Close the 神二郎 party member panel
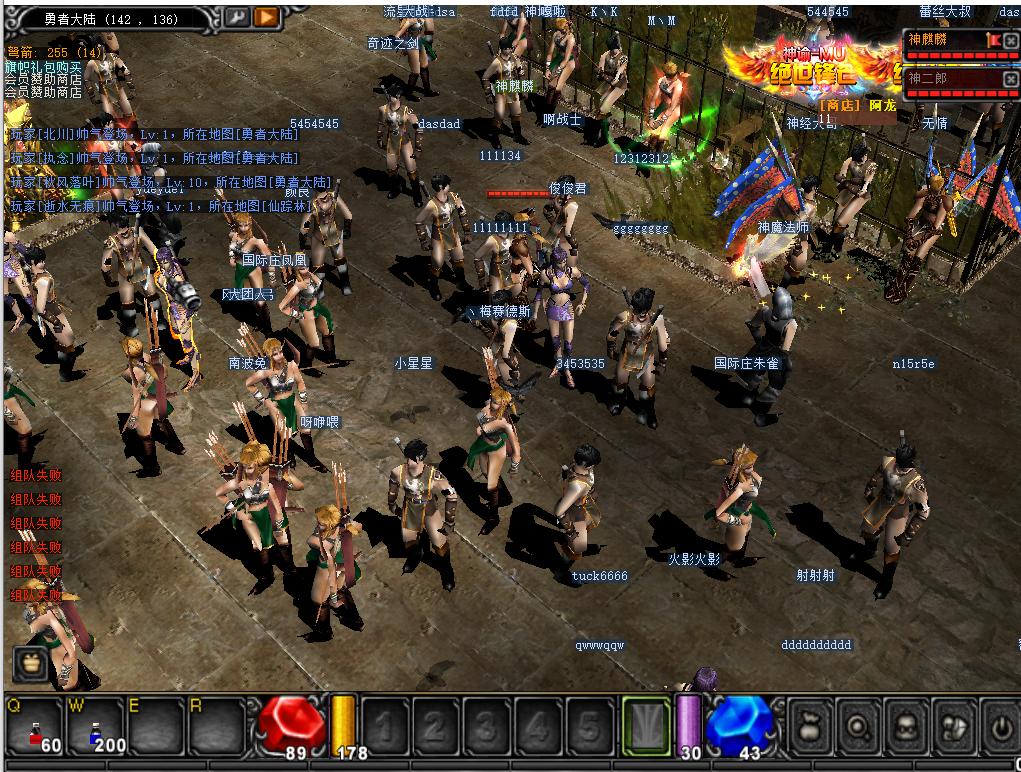 pos(1010,78)
